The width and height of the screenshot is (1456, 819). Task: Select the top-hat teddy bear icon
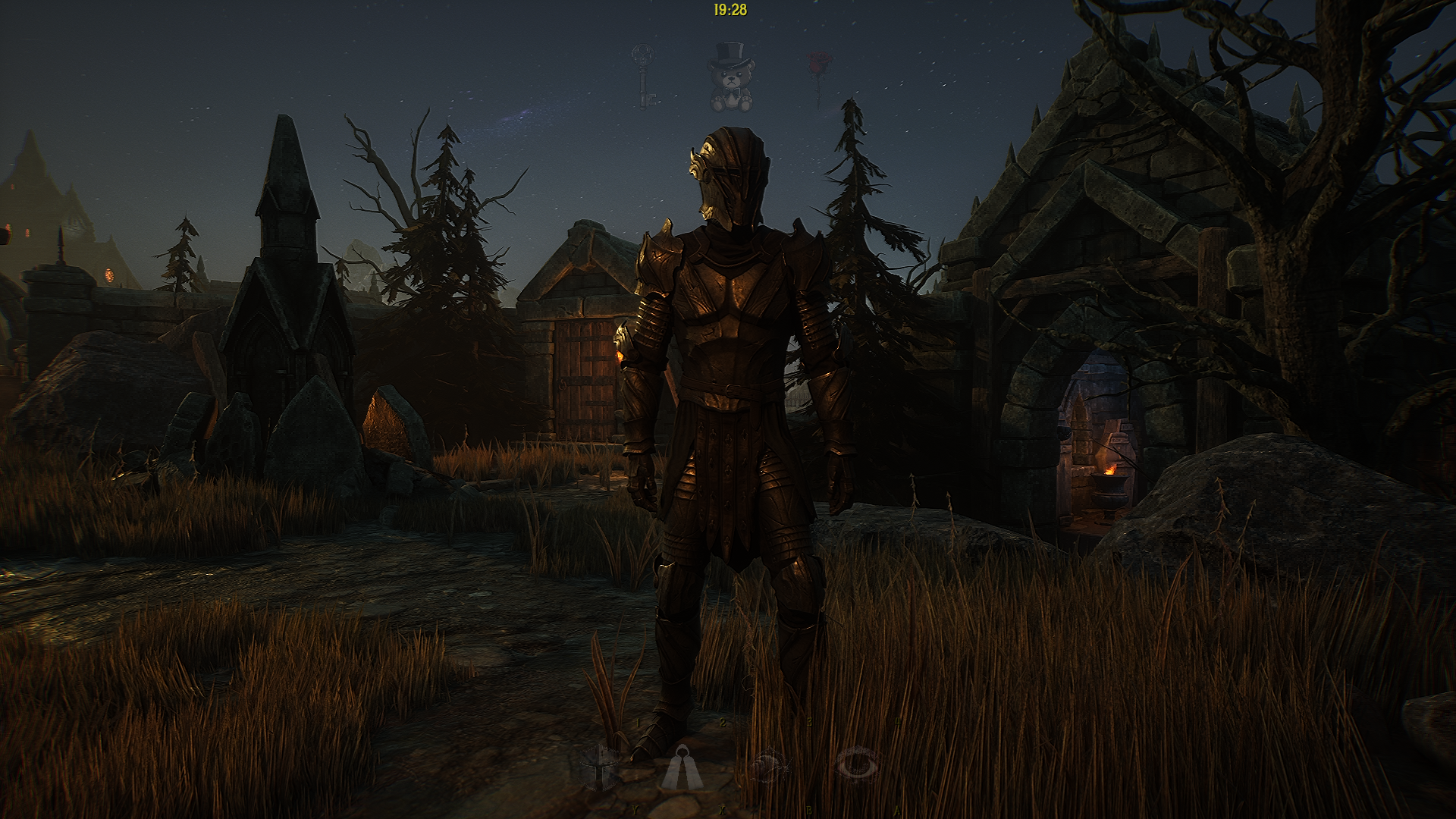[730, 76]
